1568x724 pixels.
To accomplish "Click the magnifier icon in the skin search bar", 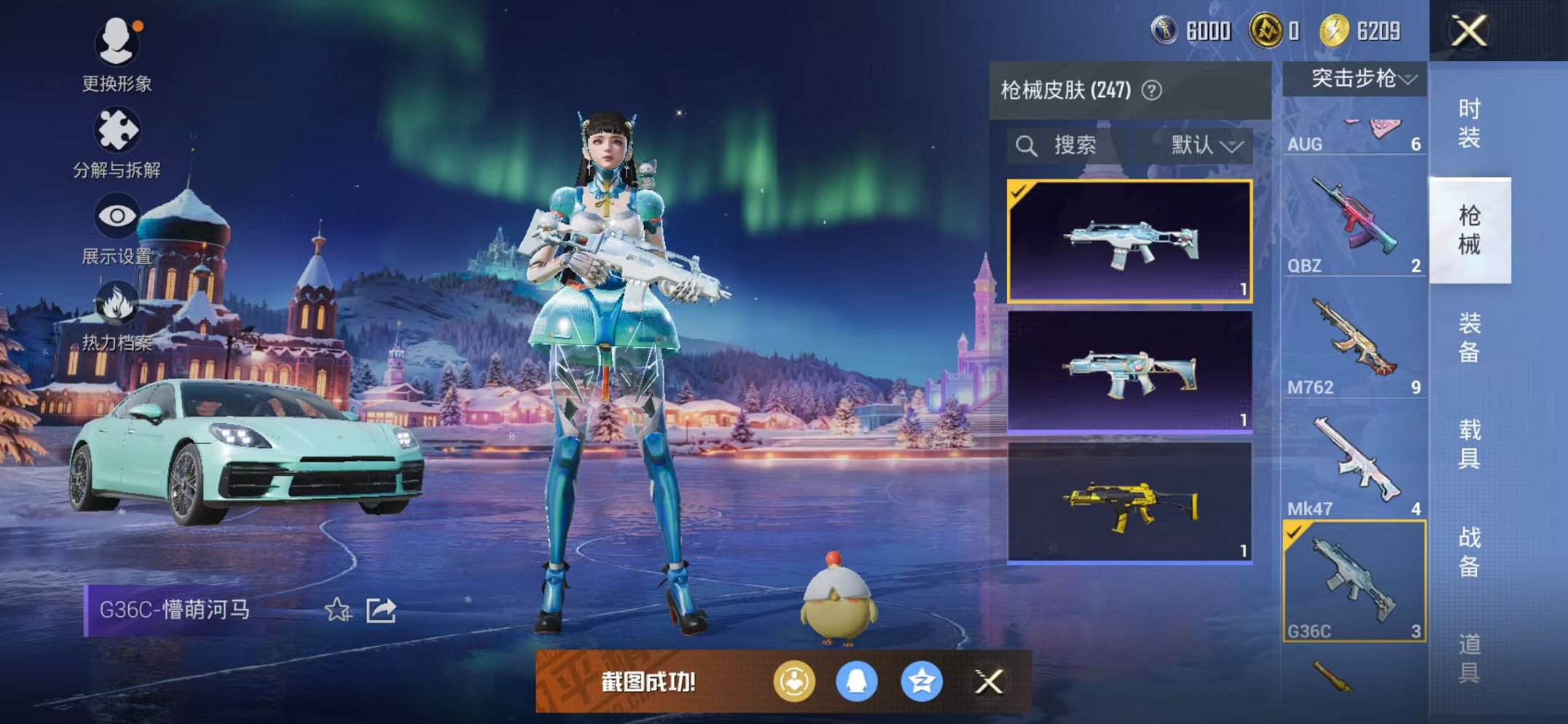I will (x=1027, y=145).
